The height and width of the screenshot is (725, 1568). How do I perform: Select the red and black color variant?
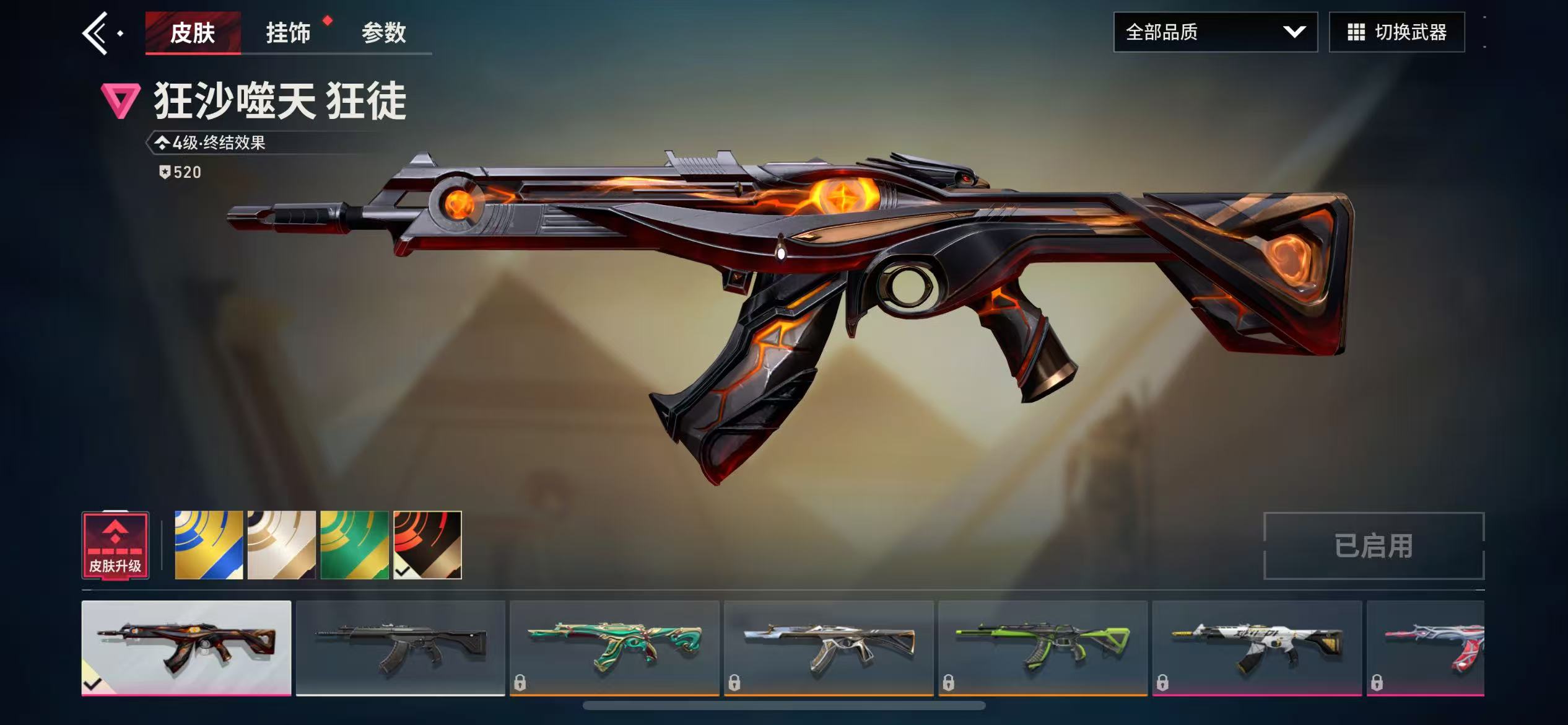427,545
